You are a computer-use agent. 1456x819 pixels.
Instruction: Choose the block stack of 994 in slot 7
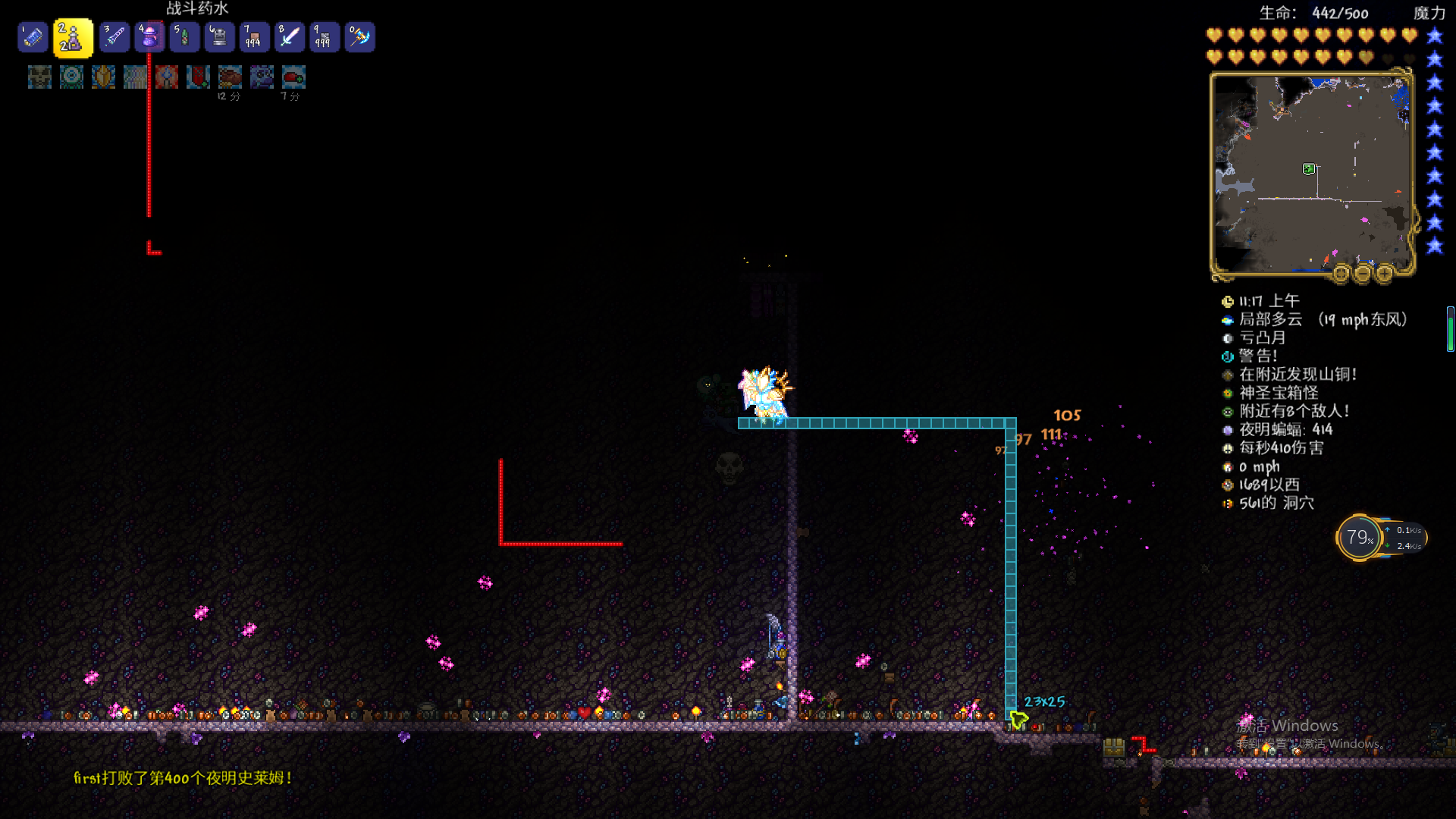coord(254,37)
